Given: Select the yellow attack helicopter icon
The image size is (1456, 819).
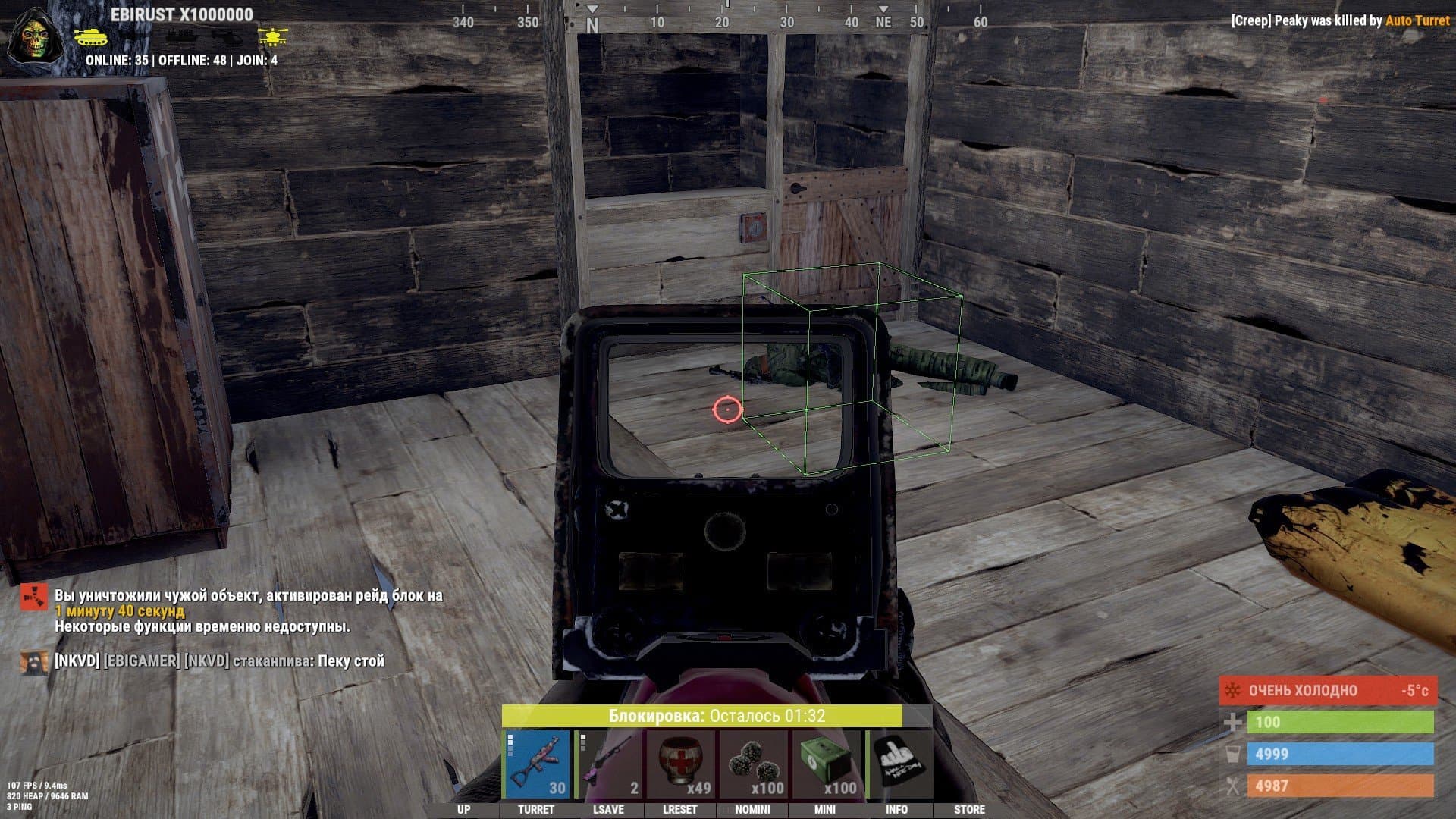Looking at the screenshot, I should pyautogui.click(x=273, y=36).
